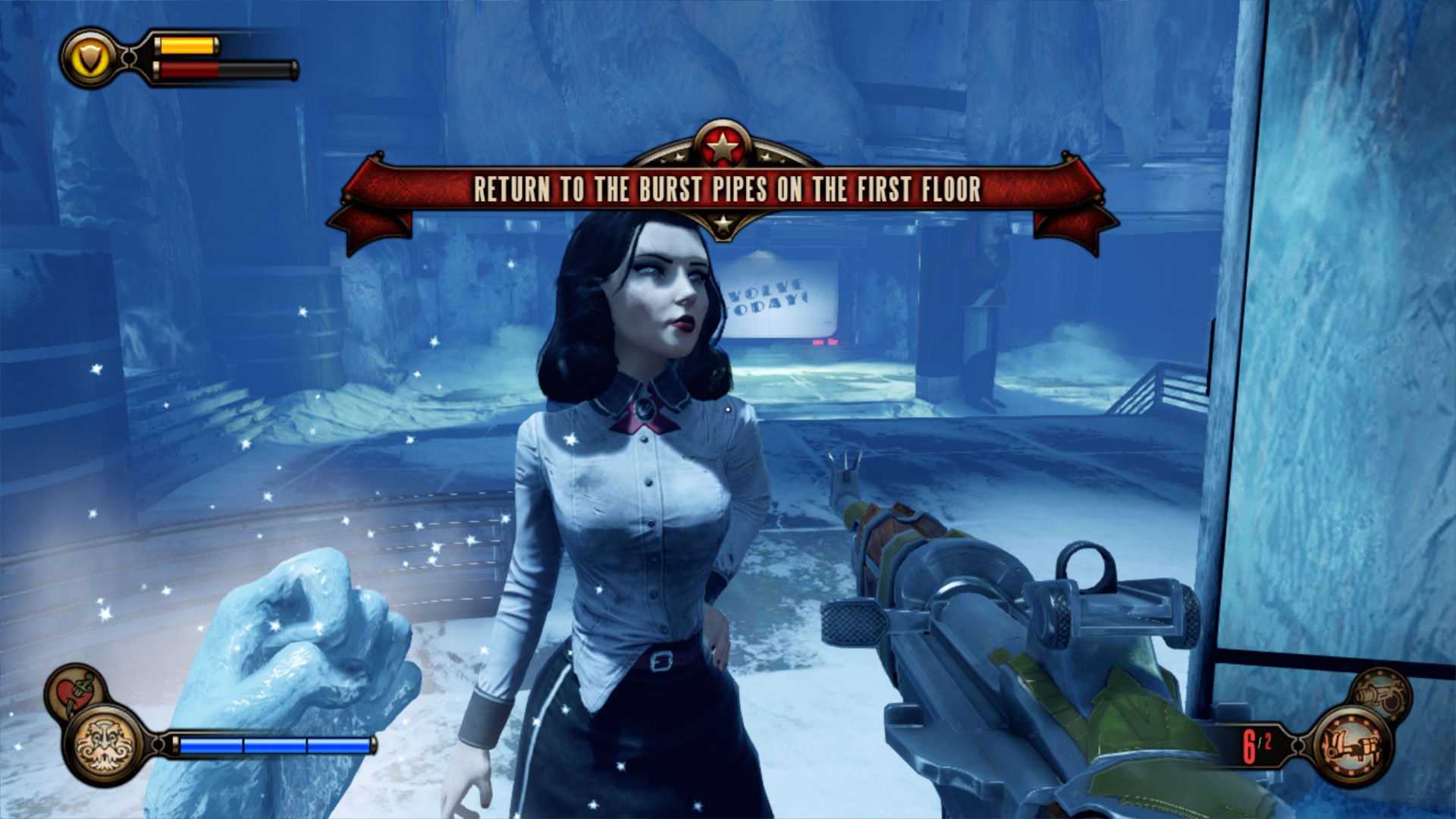Click the golden shield emblem icon
The image size is (1456, 819).
pos(91,58)
